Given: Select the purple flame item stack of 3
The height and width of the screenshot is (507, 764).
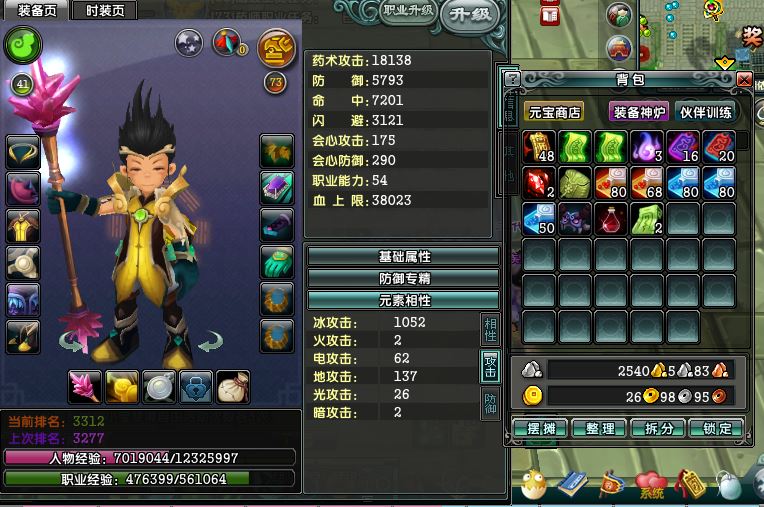Looking at the screenshot, I should [x=647, y=147].
